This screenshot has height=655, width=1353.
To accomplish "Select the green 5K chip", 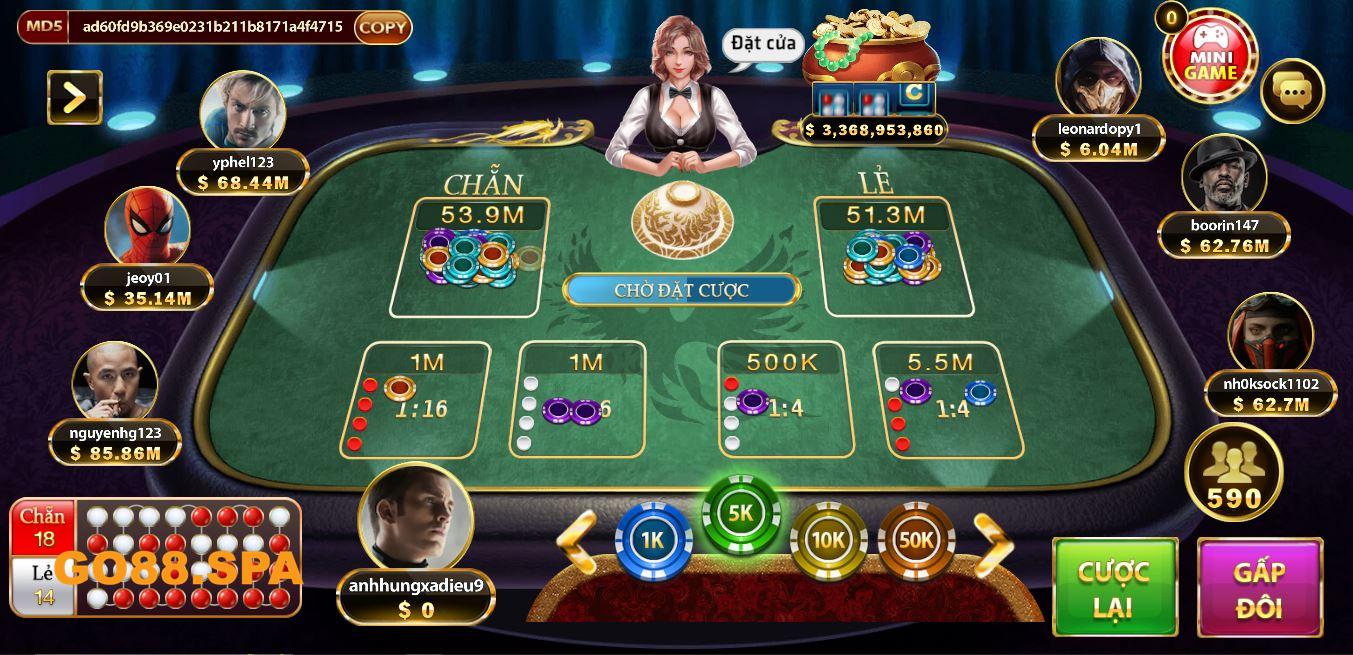I will click(x=740, y=514).
